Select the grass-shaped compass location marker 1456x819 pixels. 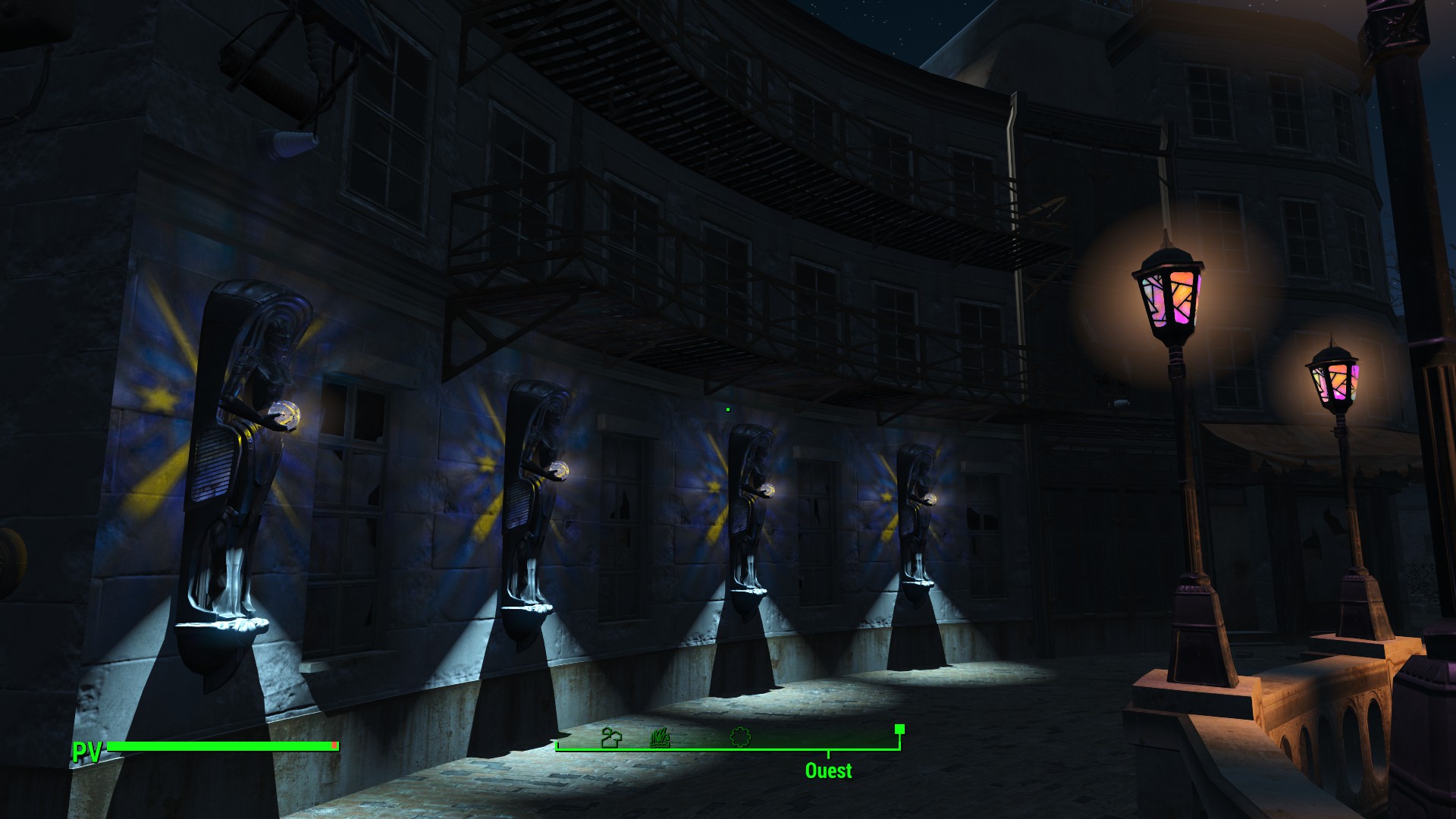pyautogui.click(x=660, y=737)
